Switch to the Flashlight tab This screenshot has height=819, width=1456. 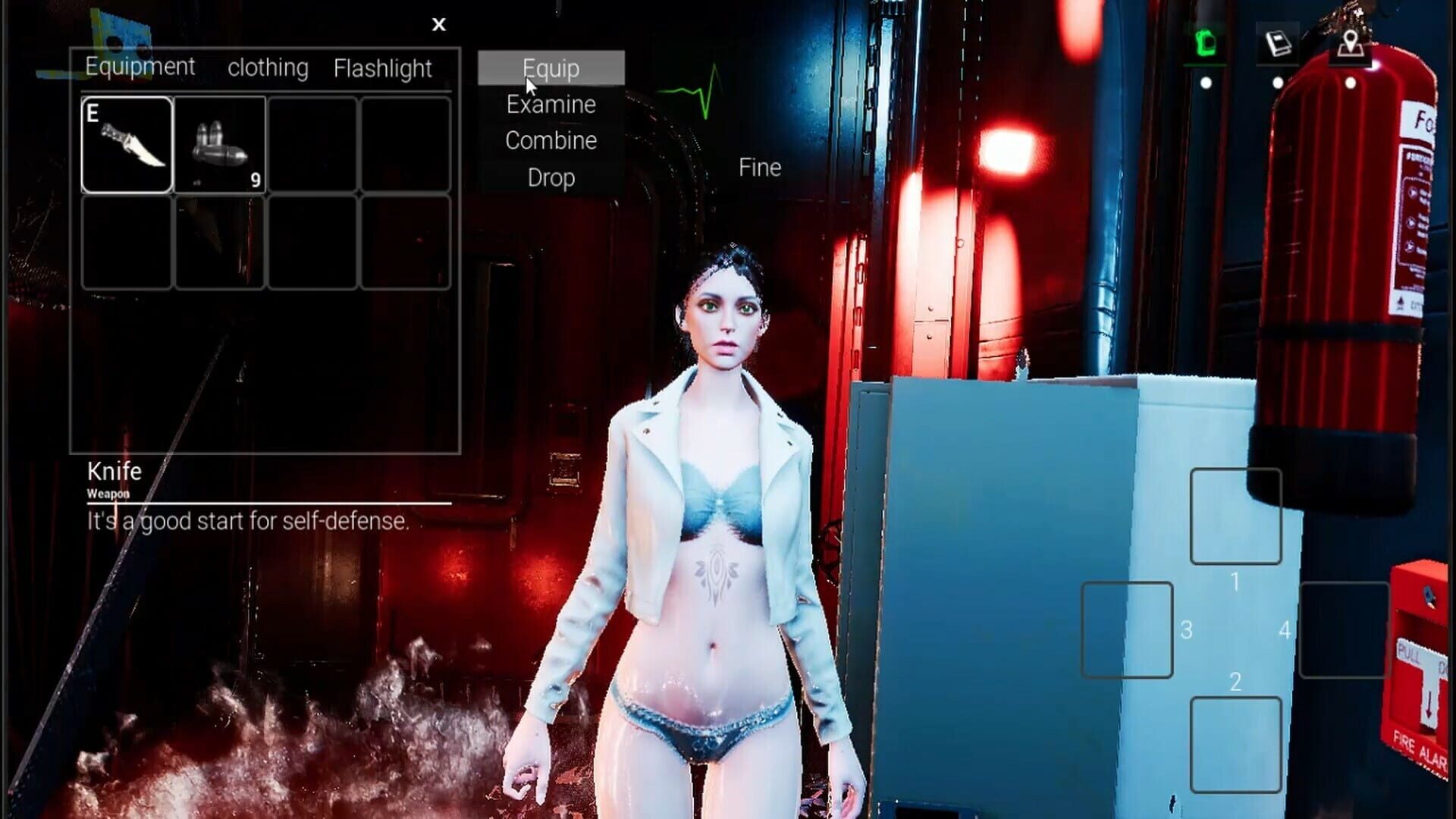pos(384,68)
